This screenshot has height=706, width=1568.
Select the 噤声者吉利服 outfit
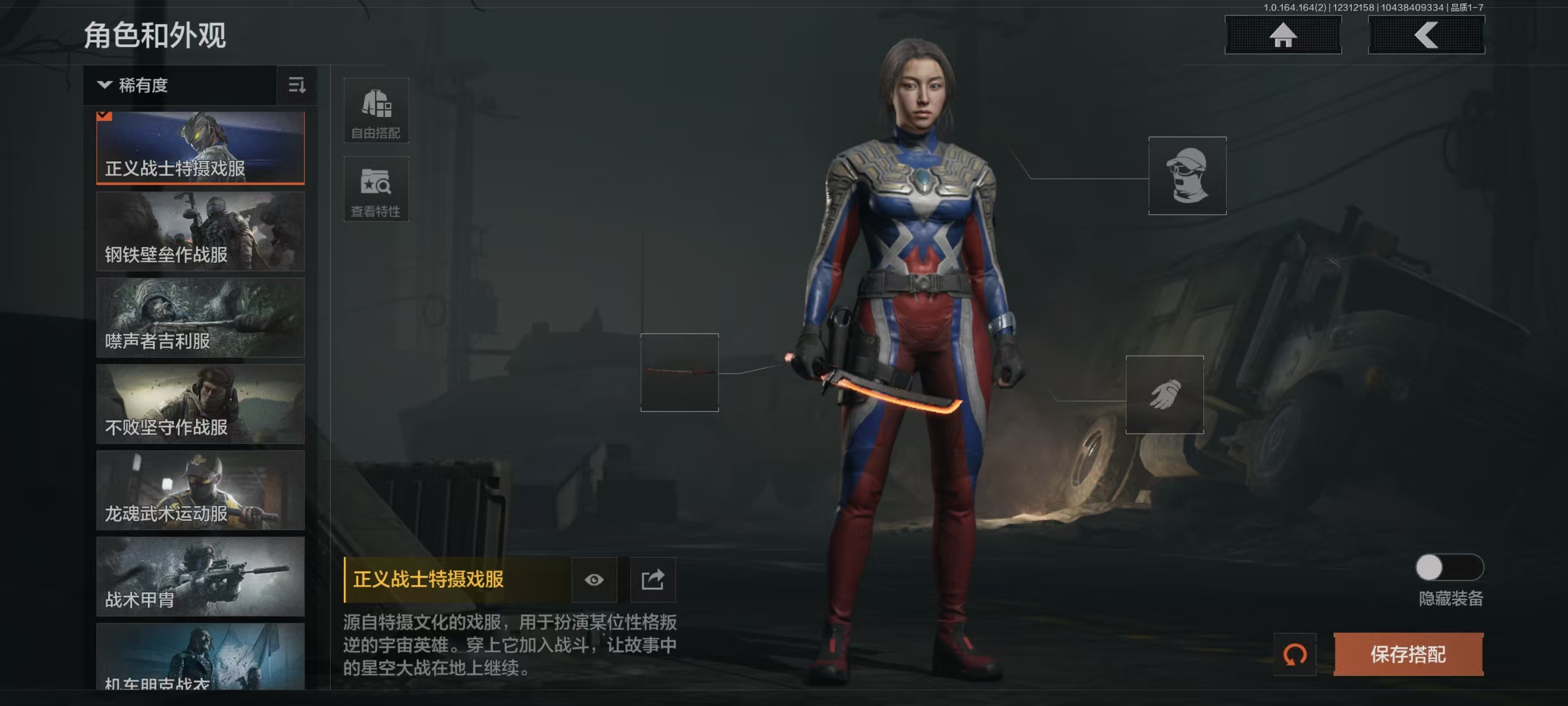click(200, 318)
